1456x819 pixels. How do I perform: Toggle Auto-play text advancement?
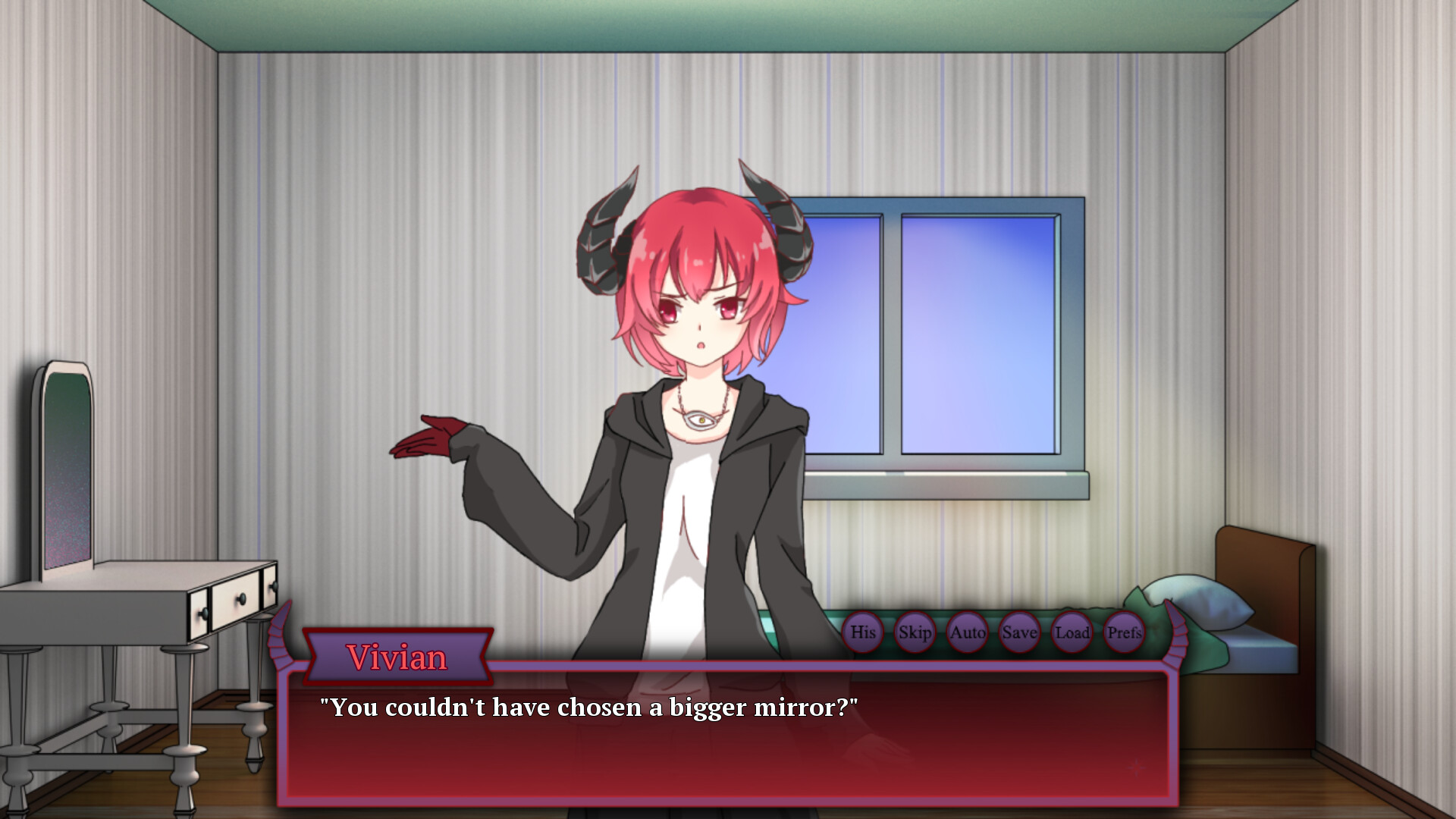pyautogui.click(x=966, y=631)
